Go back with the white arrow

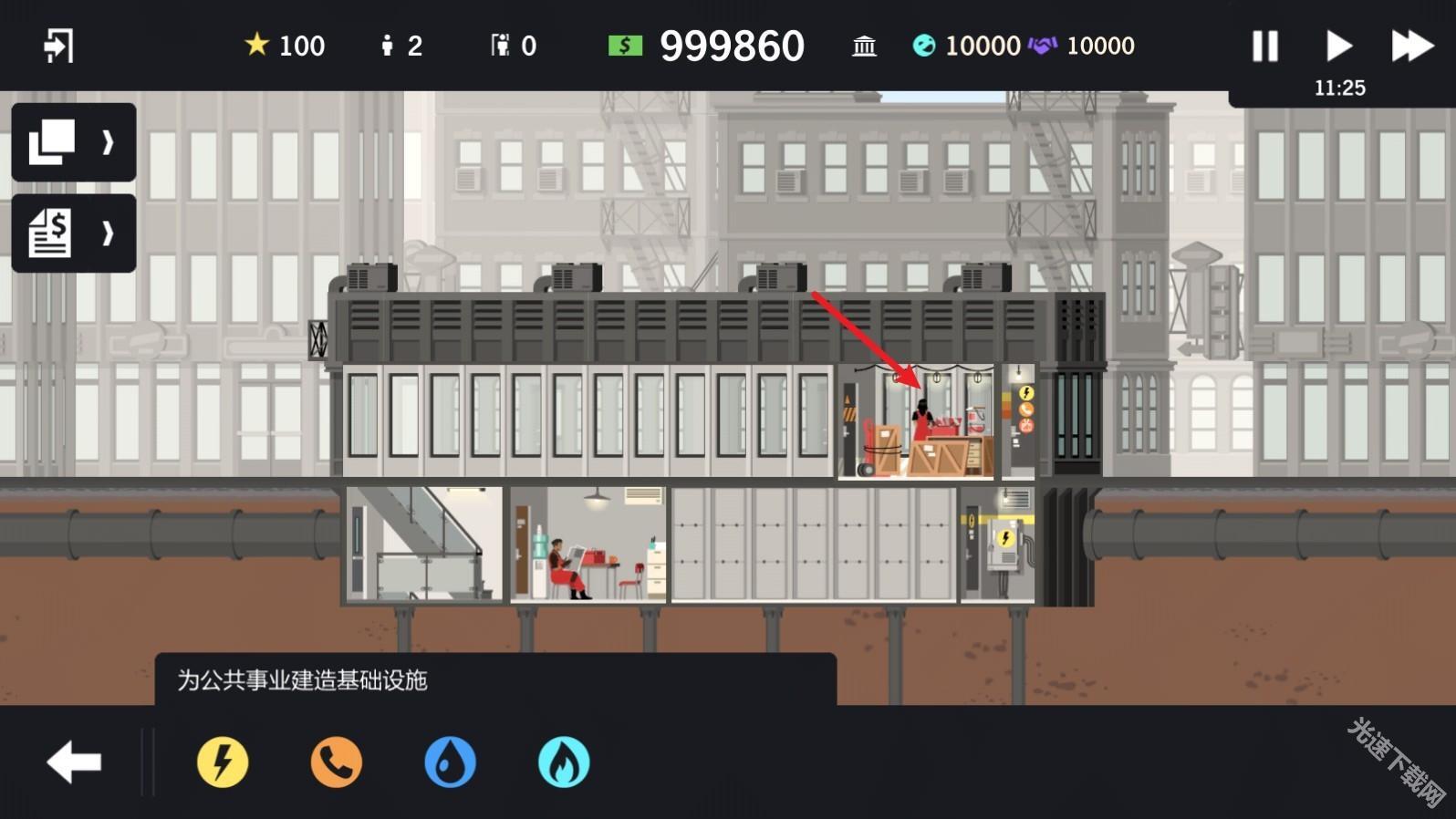tap(74, 762)
